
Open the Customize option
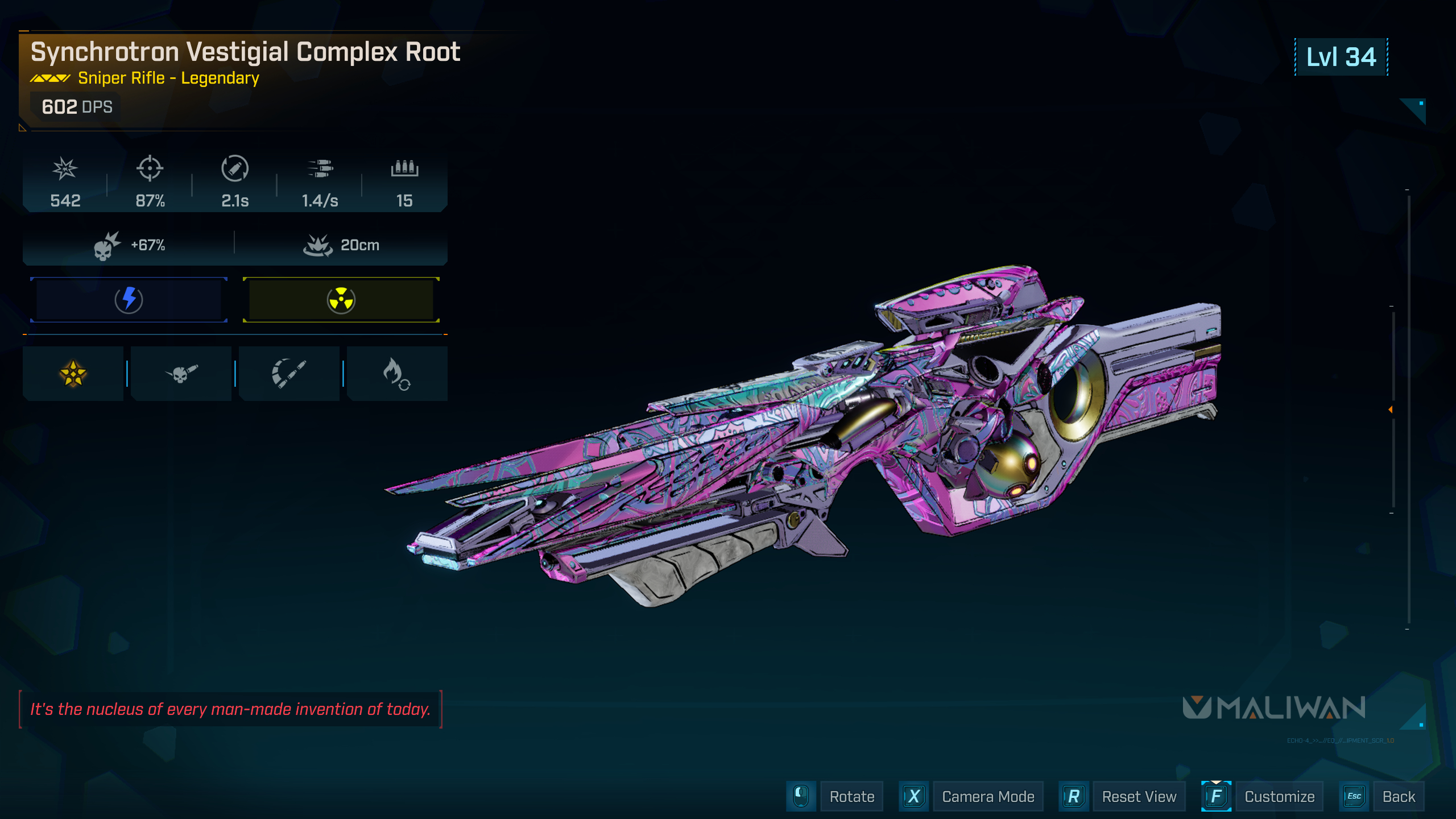pyautogui.click(x=1279, y=796)
